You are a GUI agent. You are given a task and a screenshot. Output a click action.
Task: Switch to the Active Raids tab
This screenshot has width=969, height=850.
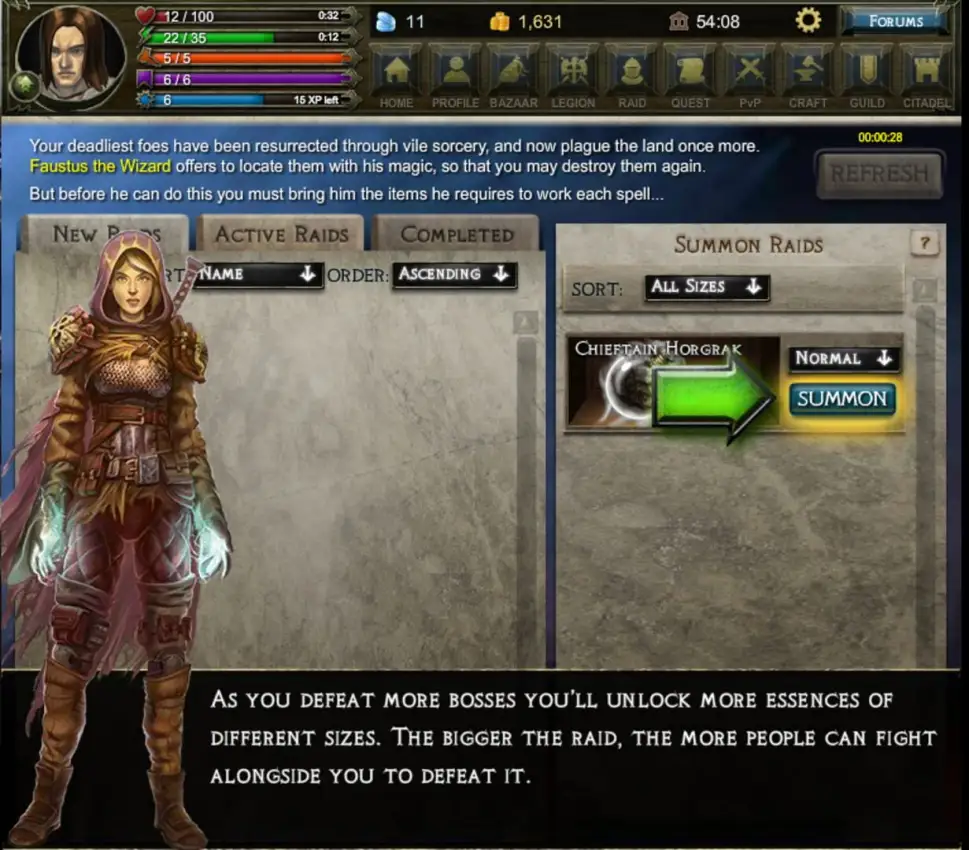pos(282,235)
